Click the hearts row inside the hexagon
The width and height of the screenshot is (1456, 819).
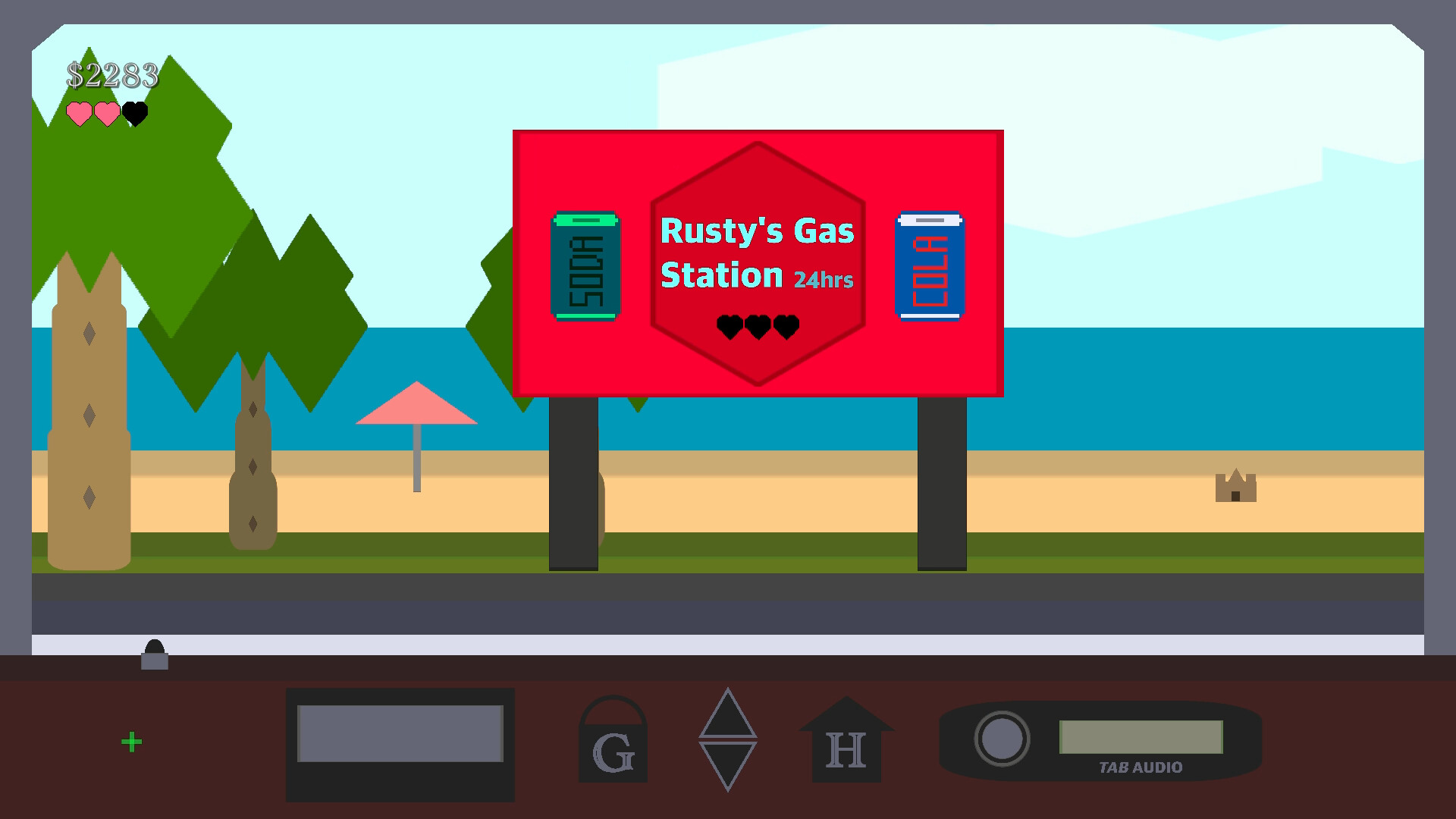(x=757, y=328)
